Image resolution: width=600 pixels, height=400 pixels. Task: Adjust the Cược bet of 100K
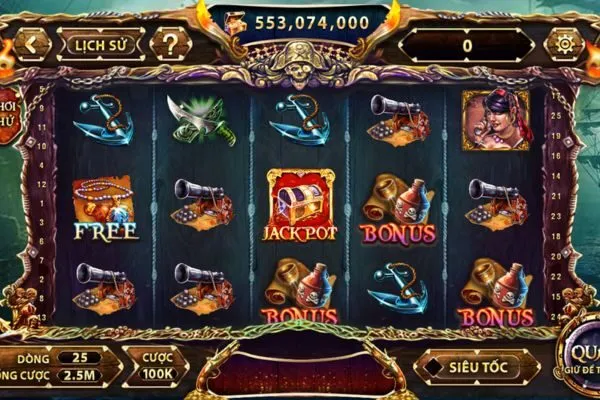(156, 367)
